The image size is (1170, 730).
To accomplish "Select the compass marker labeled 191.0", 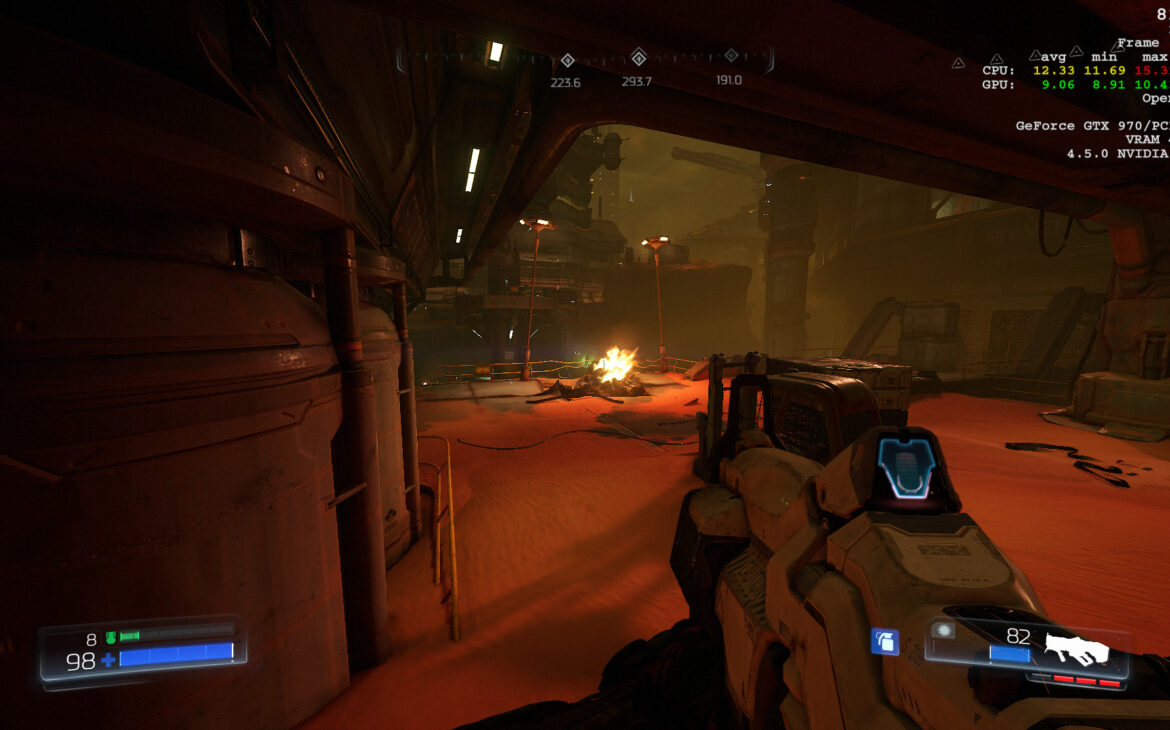I will 731,56.
